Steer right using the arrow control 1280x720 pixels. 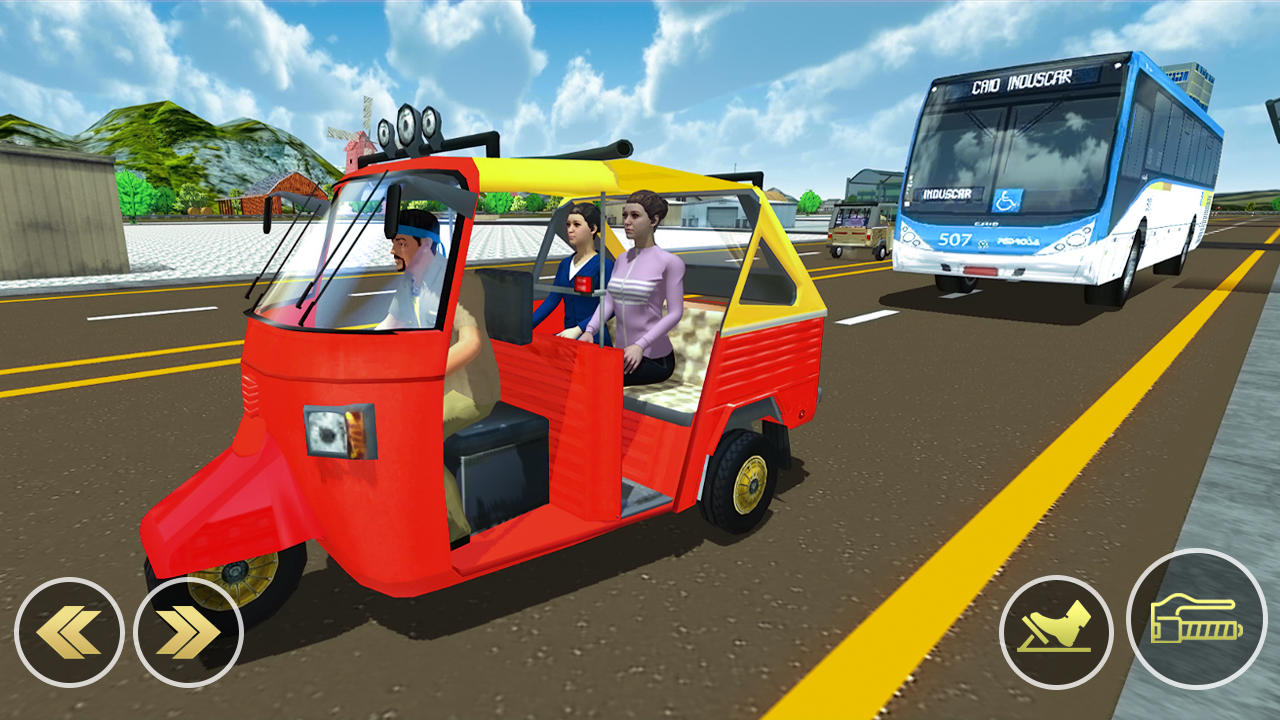click(x=185, y=631)
